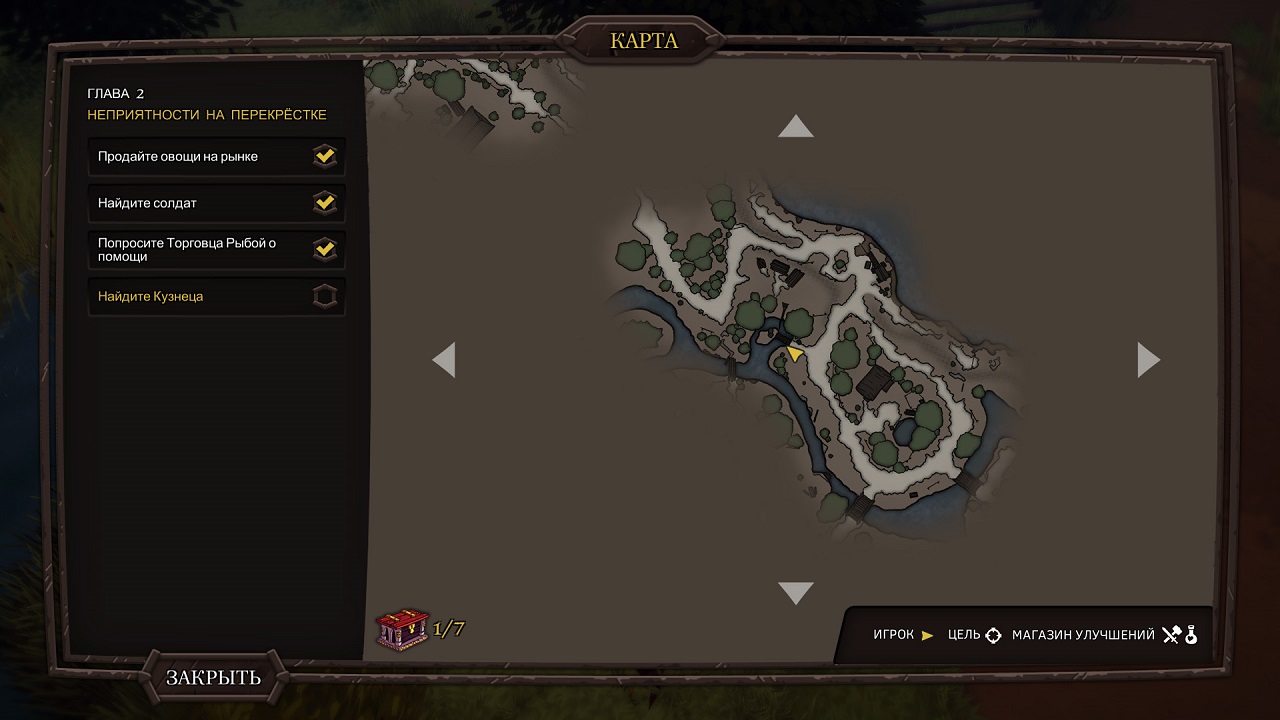Move the map view left with the arrow
The width and height of the screenshot is (1280, 720).
point(444,360)
